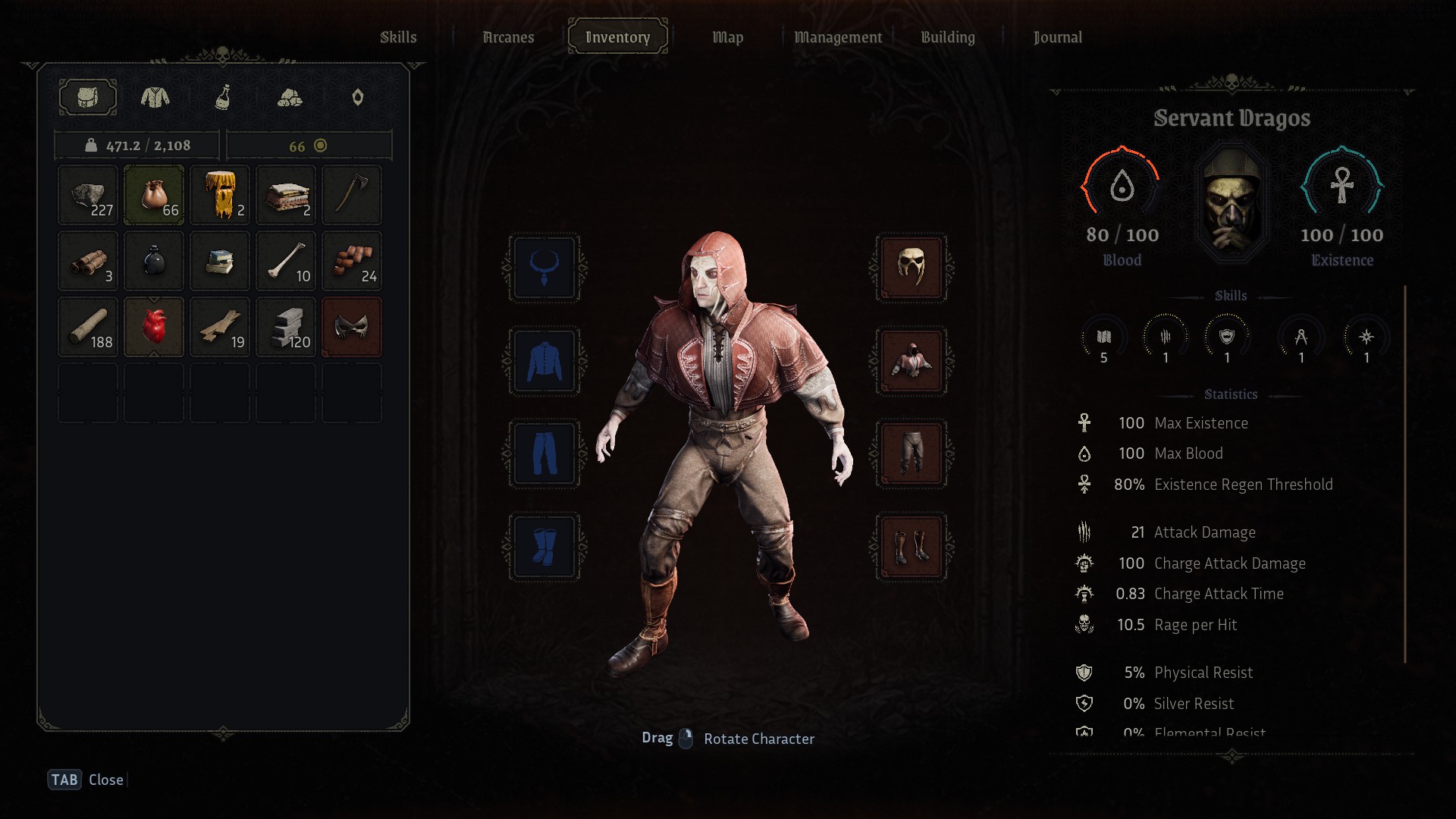Select the bone stack of 10
Image resolution: width=1456 pixels, height=819 pixels.
pyautogui.click(x=286, y=262)
